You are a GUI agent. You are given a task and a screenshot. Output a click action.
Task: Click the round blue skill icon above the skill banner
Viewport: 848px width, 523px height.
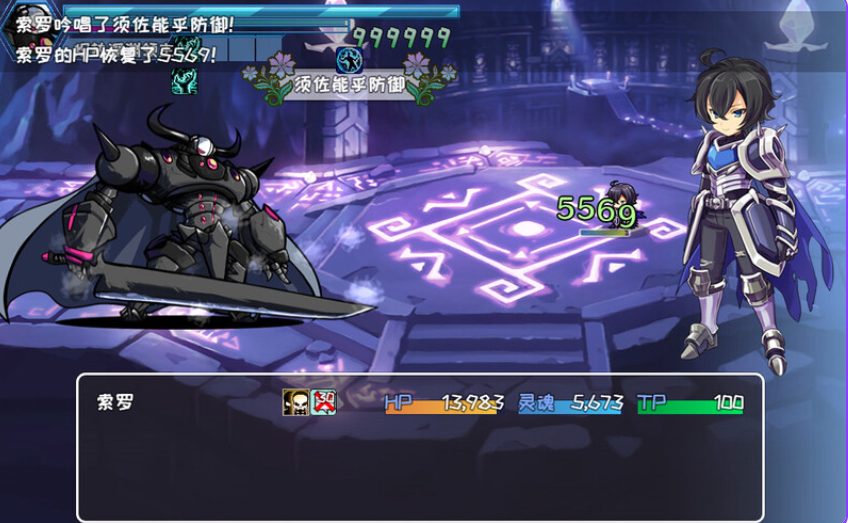pos(348,59)
